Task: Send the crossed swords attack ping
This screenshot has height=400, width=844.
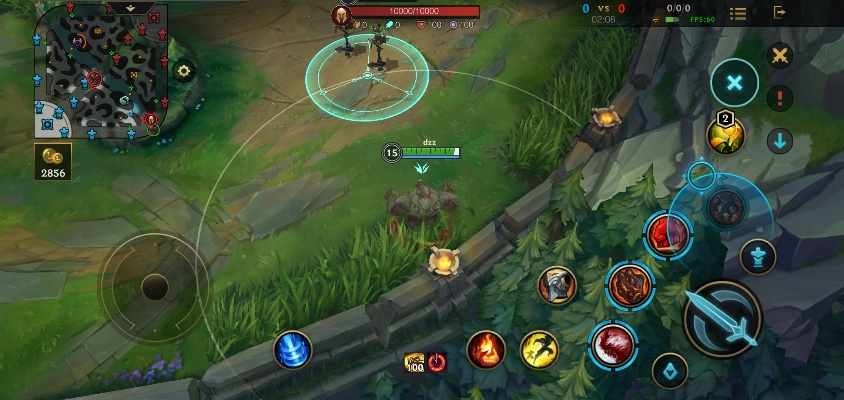Action: tap(780, 55)
